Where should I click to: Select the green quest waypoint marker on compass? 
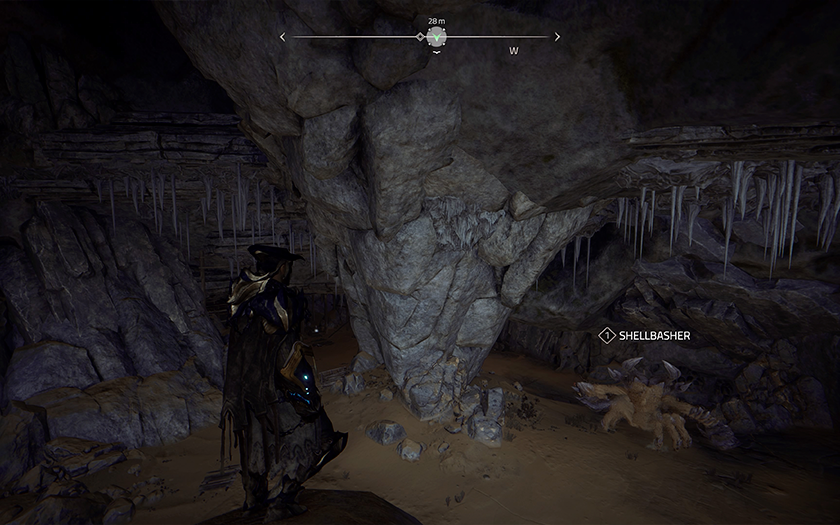point(436,37)
